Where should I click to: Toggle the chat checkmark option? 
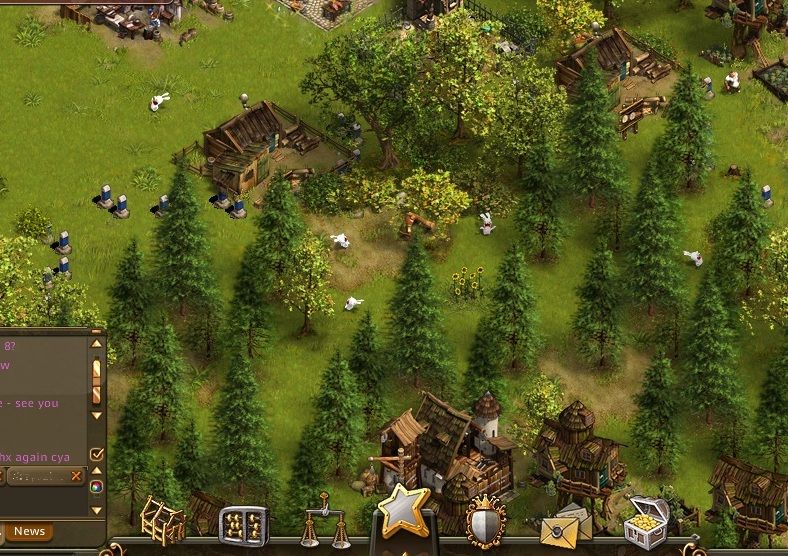pyautogui.click(x=97, y=454)
